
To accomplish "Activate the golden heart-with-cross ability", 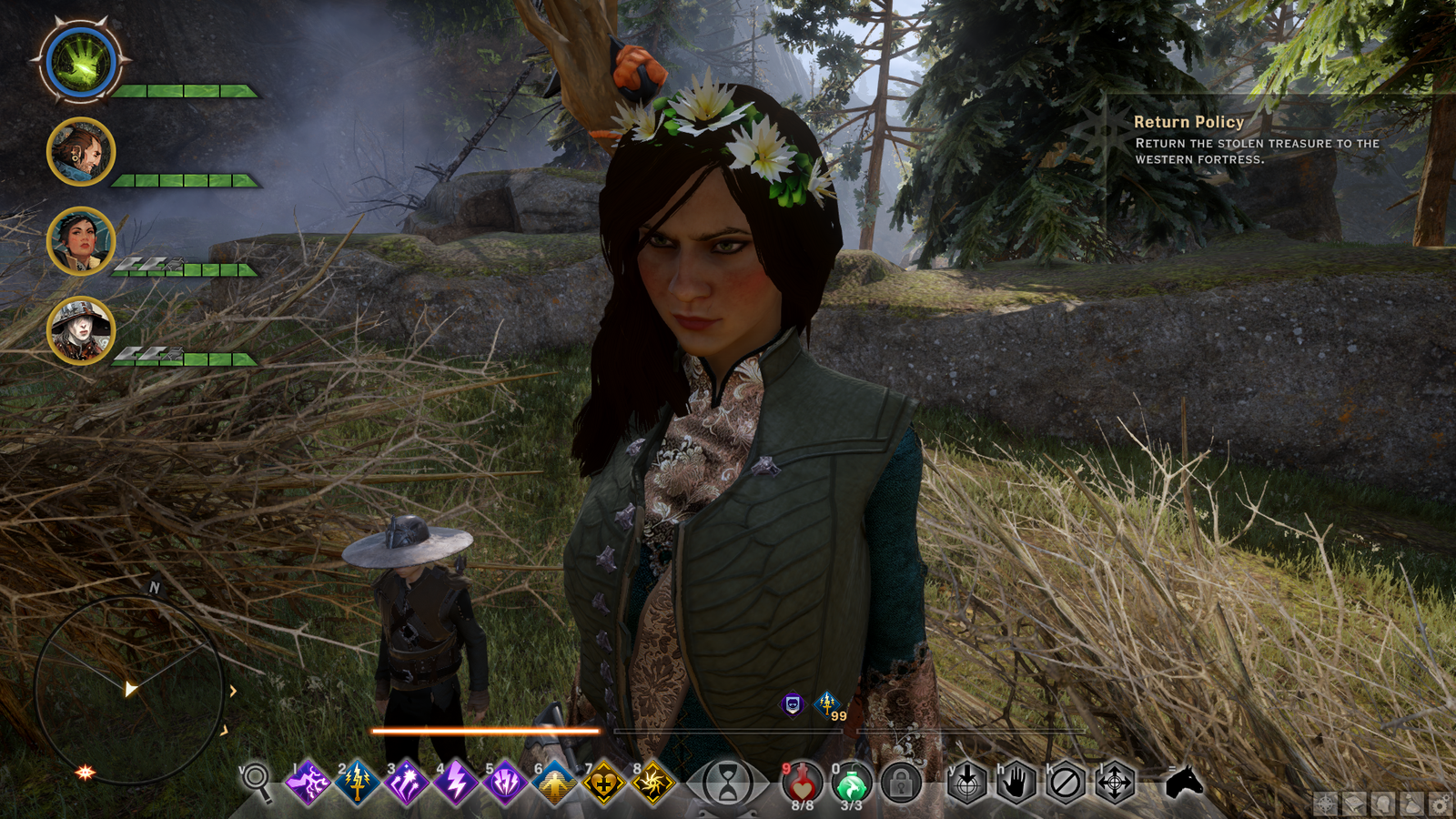I will click(x=603, y=783).
